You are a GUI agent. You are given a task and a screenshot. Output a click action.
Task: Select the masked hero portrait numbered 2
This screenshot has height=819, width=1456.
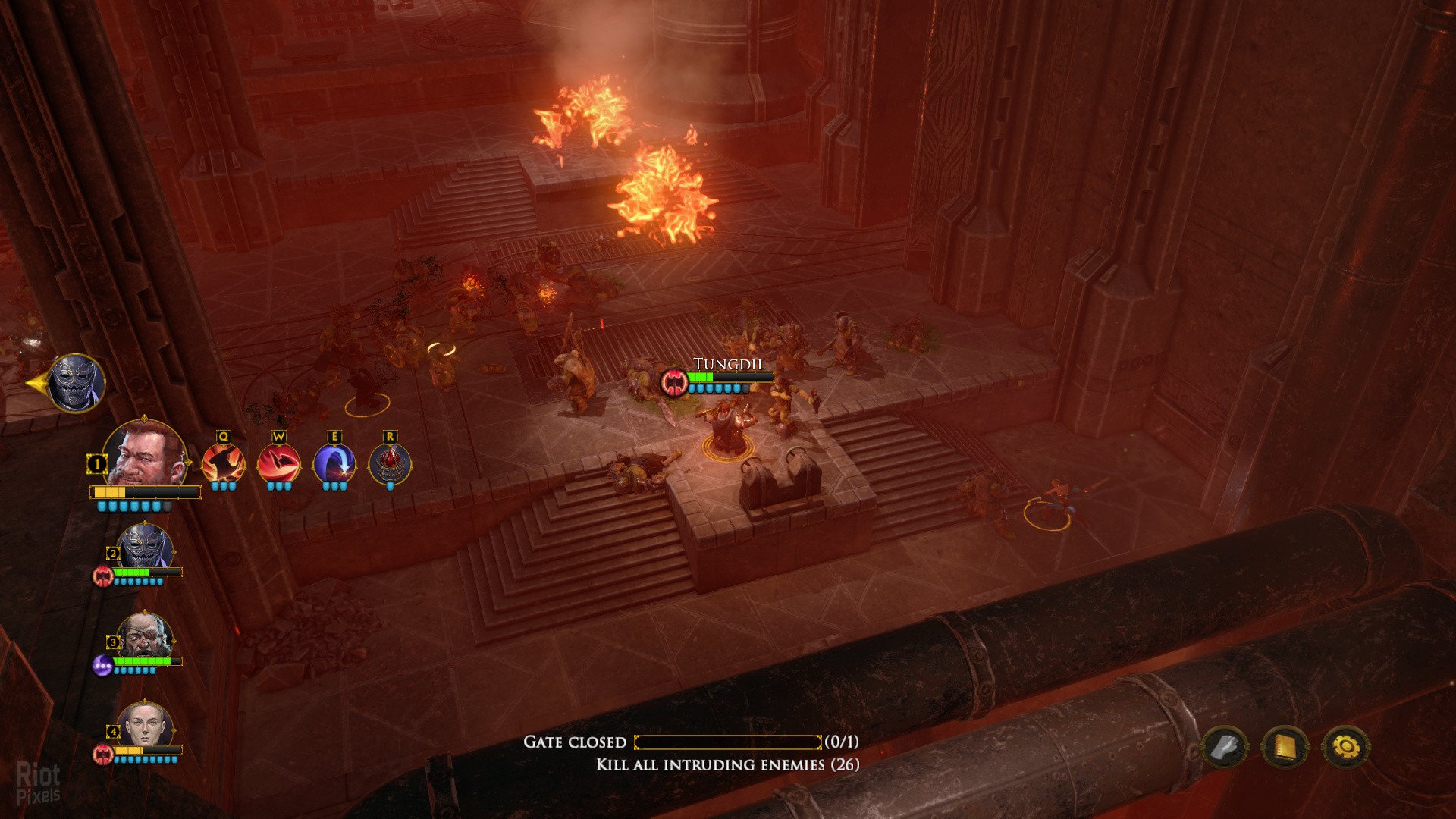pyautogui.click(x=144, y=546)
